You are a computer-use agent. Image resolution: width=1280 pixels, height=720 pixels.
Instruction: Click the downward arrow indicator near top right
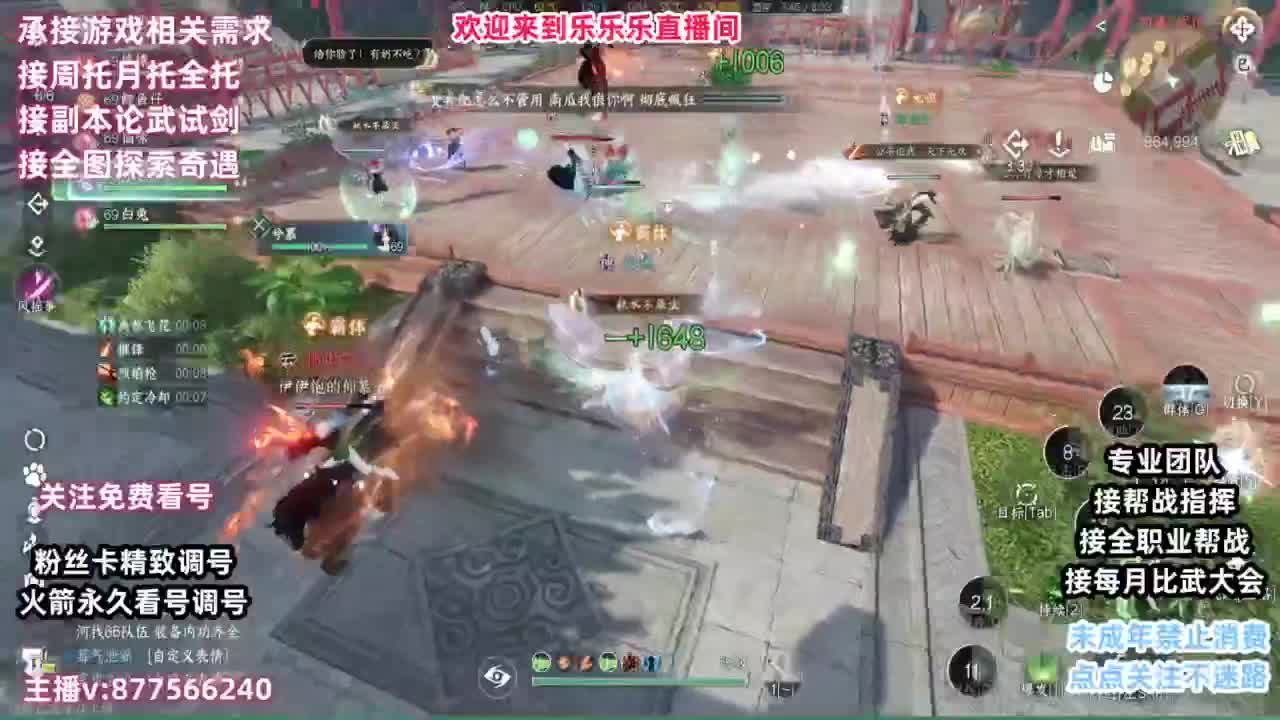(1058, 143)
